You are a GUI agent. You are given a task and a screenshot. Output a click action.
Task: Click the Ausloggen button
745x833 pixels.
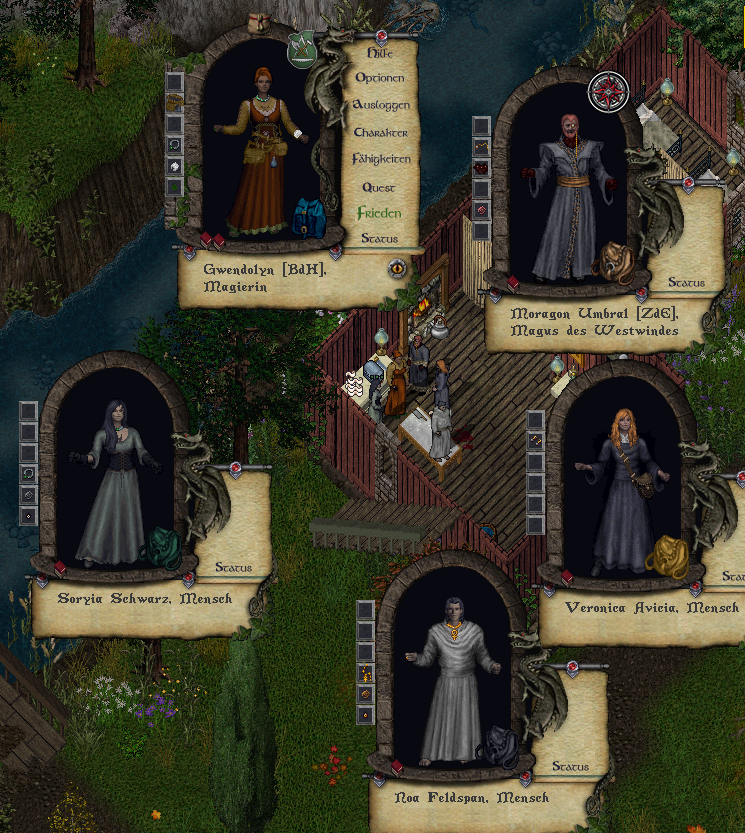point(380,105)
